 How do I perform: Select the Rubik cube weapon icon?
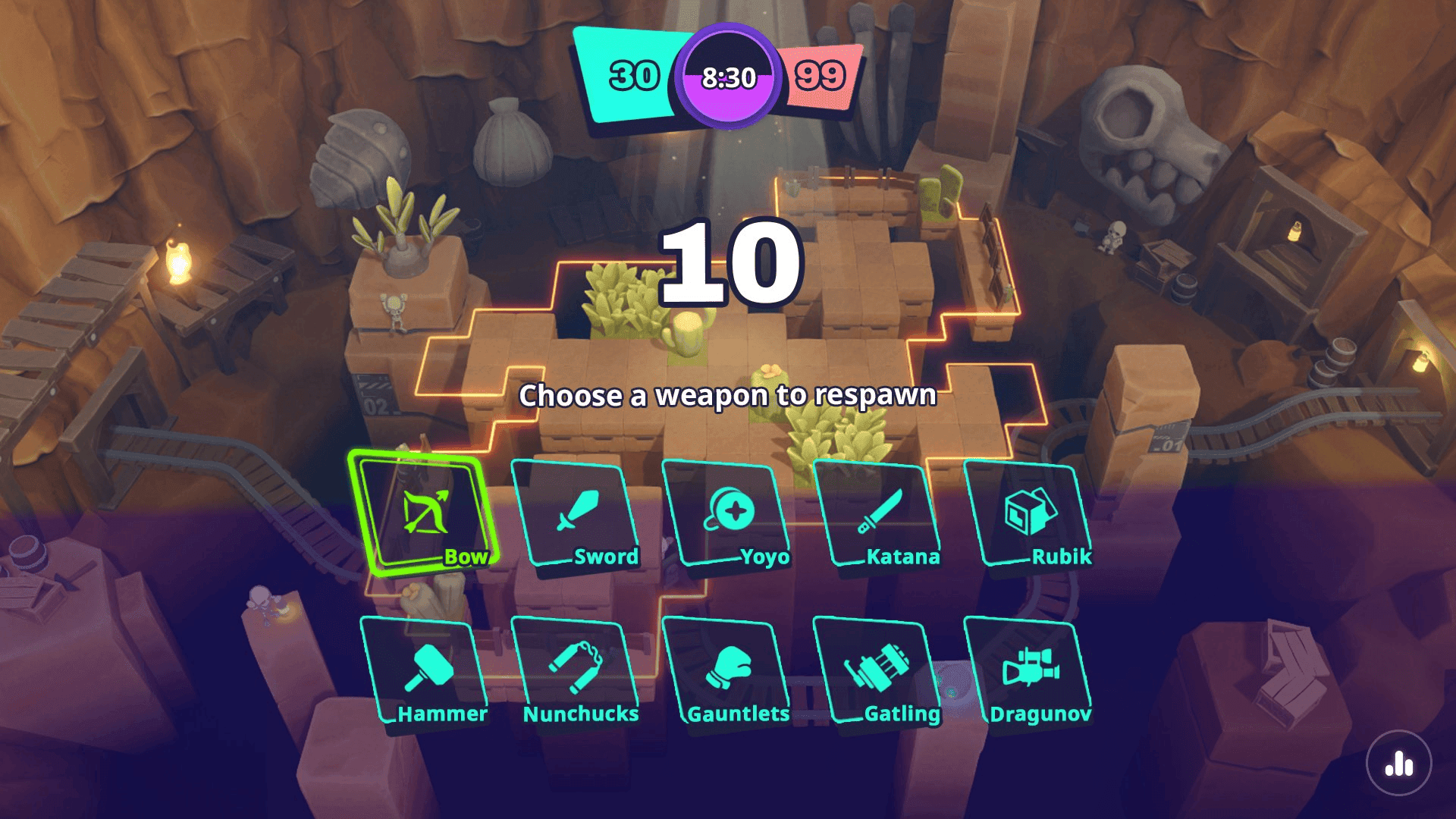point(1031,510)
